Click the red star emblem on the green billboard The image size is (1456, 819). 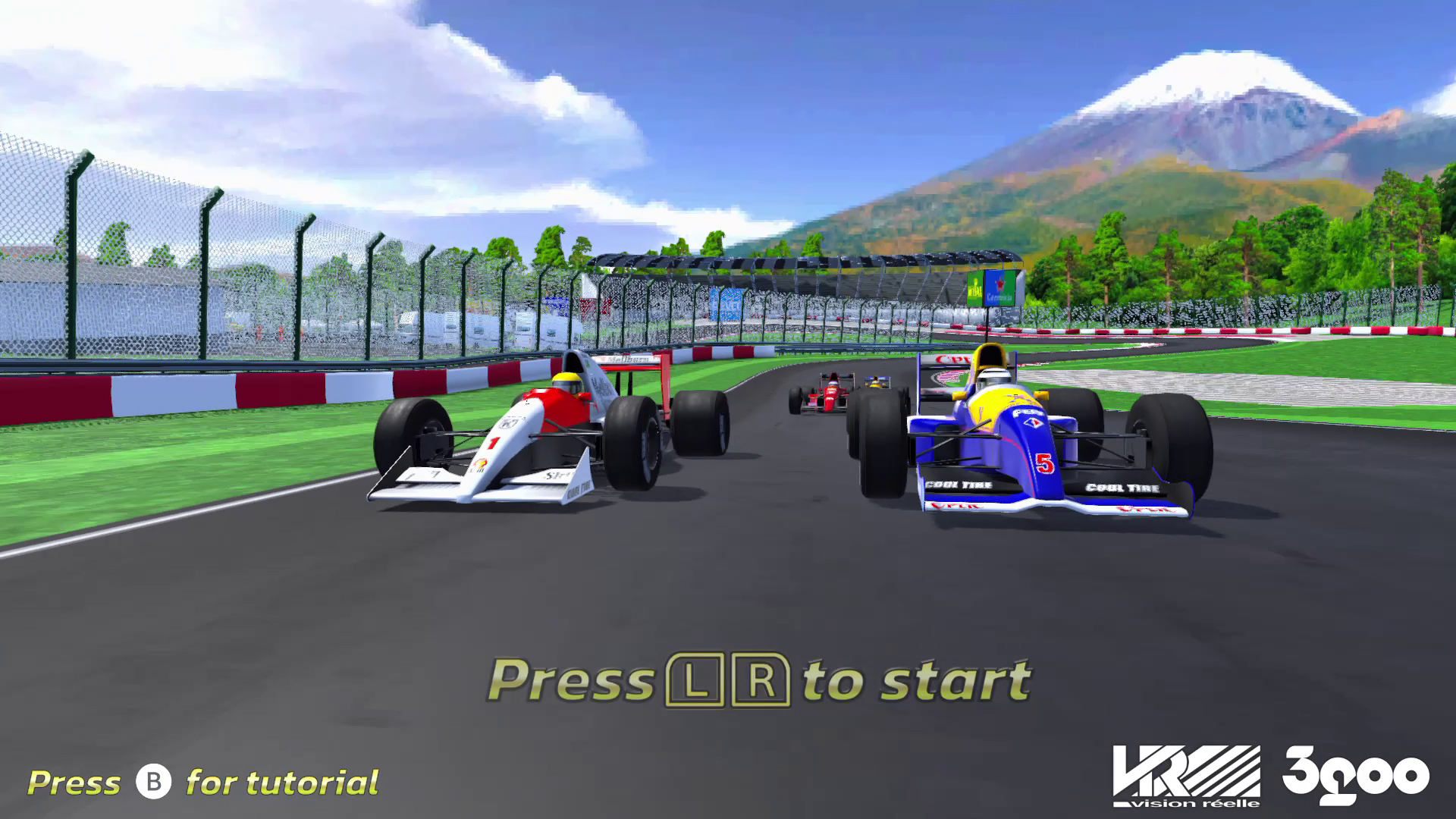1000,285
